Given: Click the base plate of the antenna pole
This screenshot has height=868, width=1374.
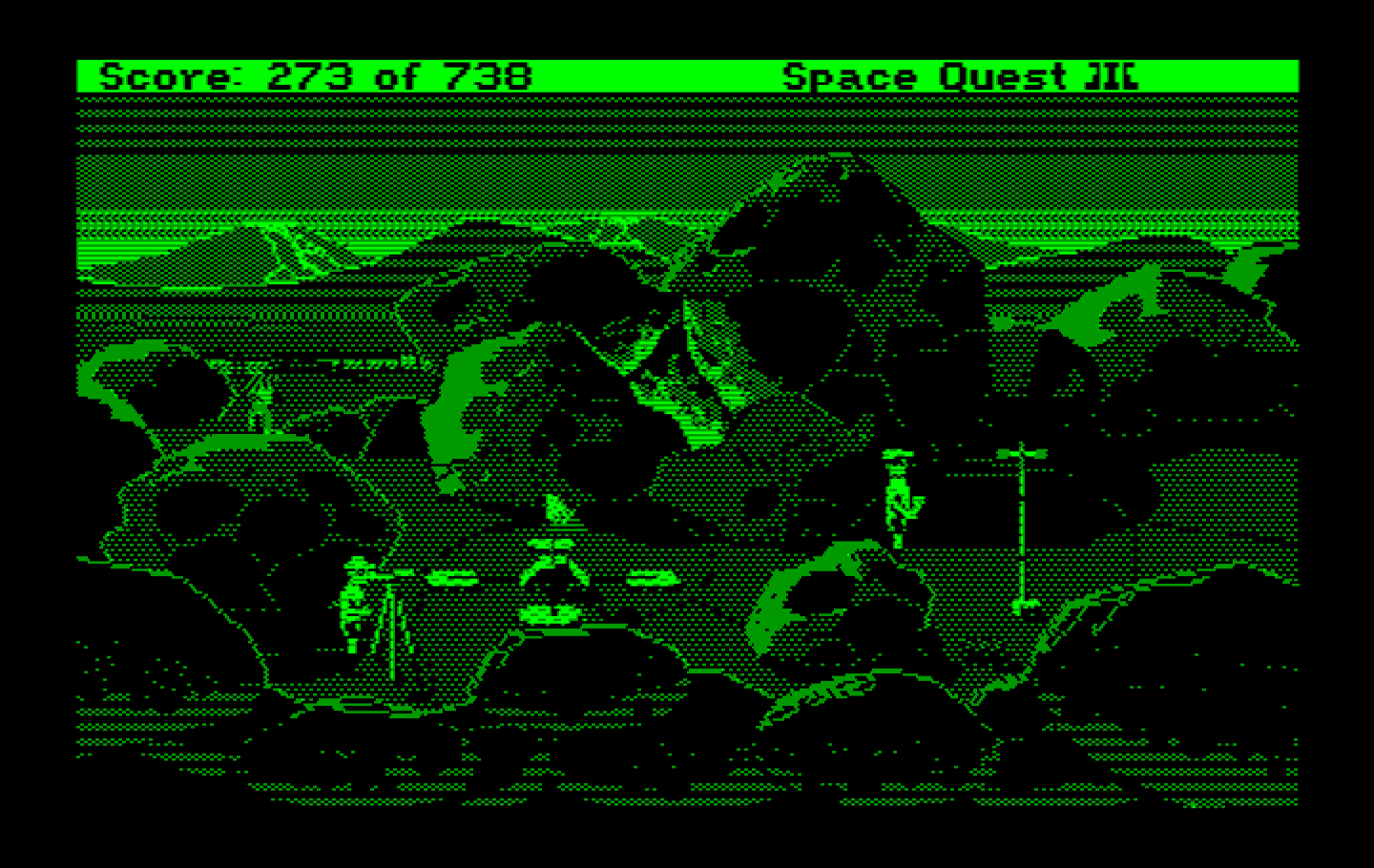Looking at the screenshot, I should 1026,604.
